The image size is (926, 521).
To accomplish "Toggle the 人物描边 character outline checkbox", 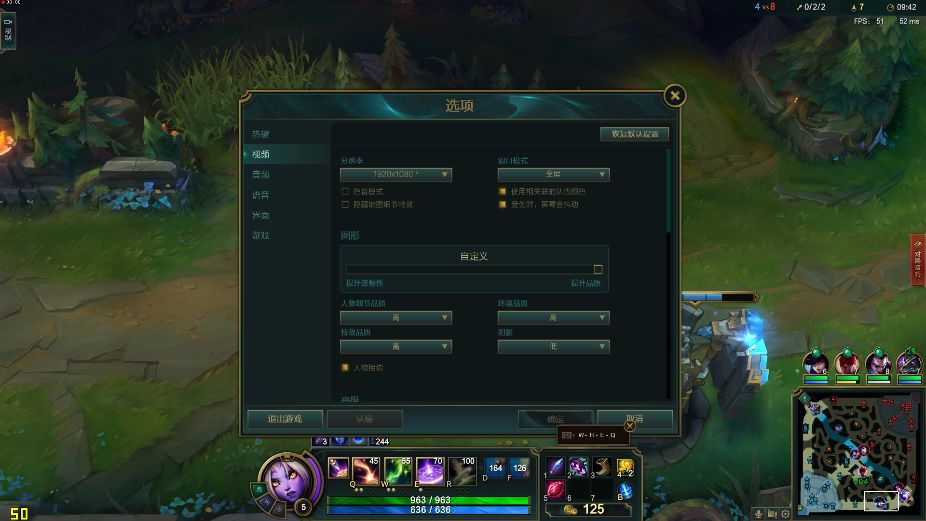I will pos(346,367).
